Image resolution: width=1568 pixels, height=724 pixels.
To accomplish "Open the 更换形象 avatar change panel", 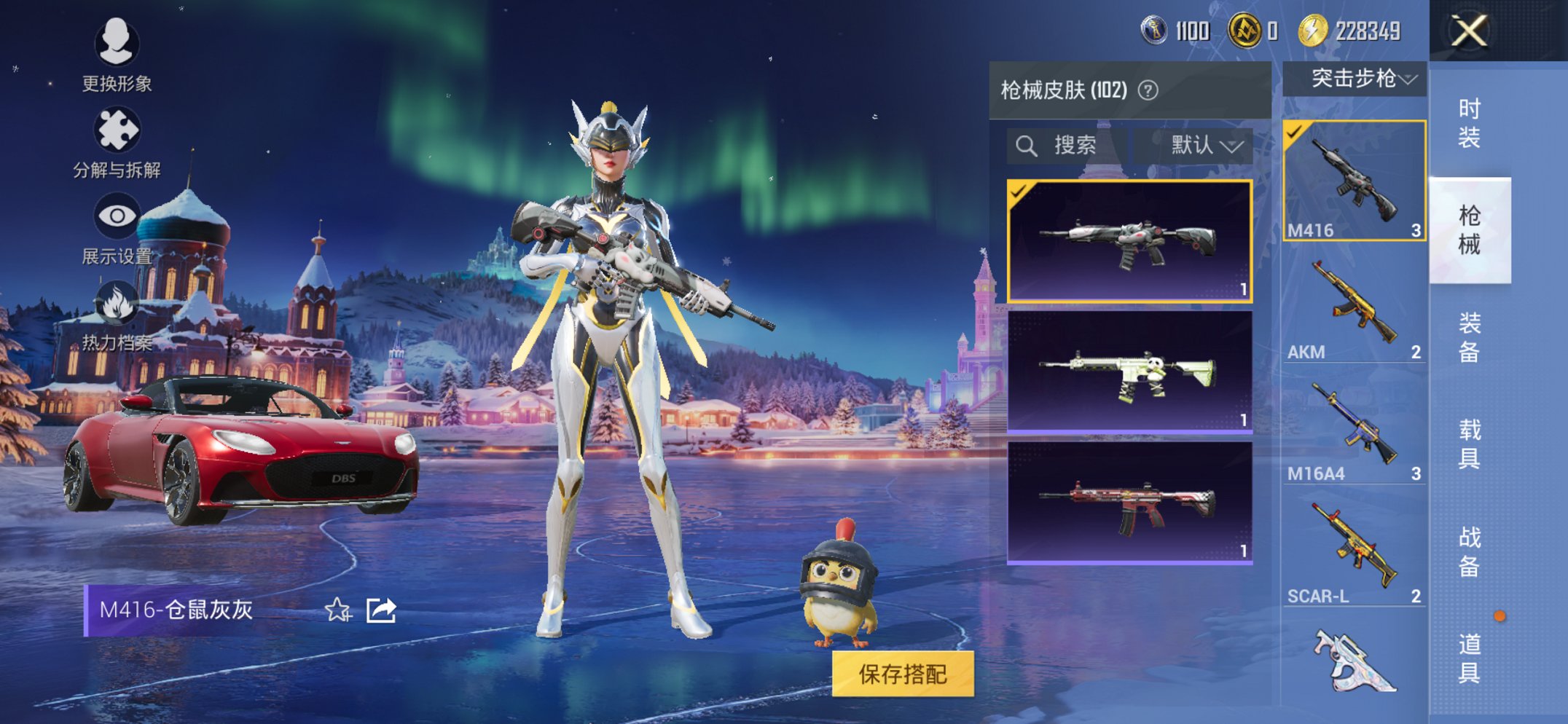I will pyautogui.click(x=117, y=55).
